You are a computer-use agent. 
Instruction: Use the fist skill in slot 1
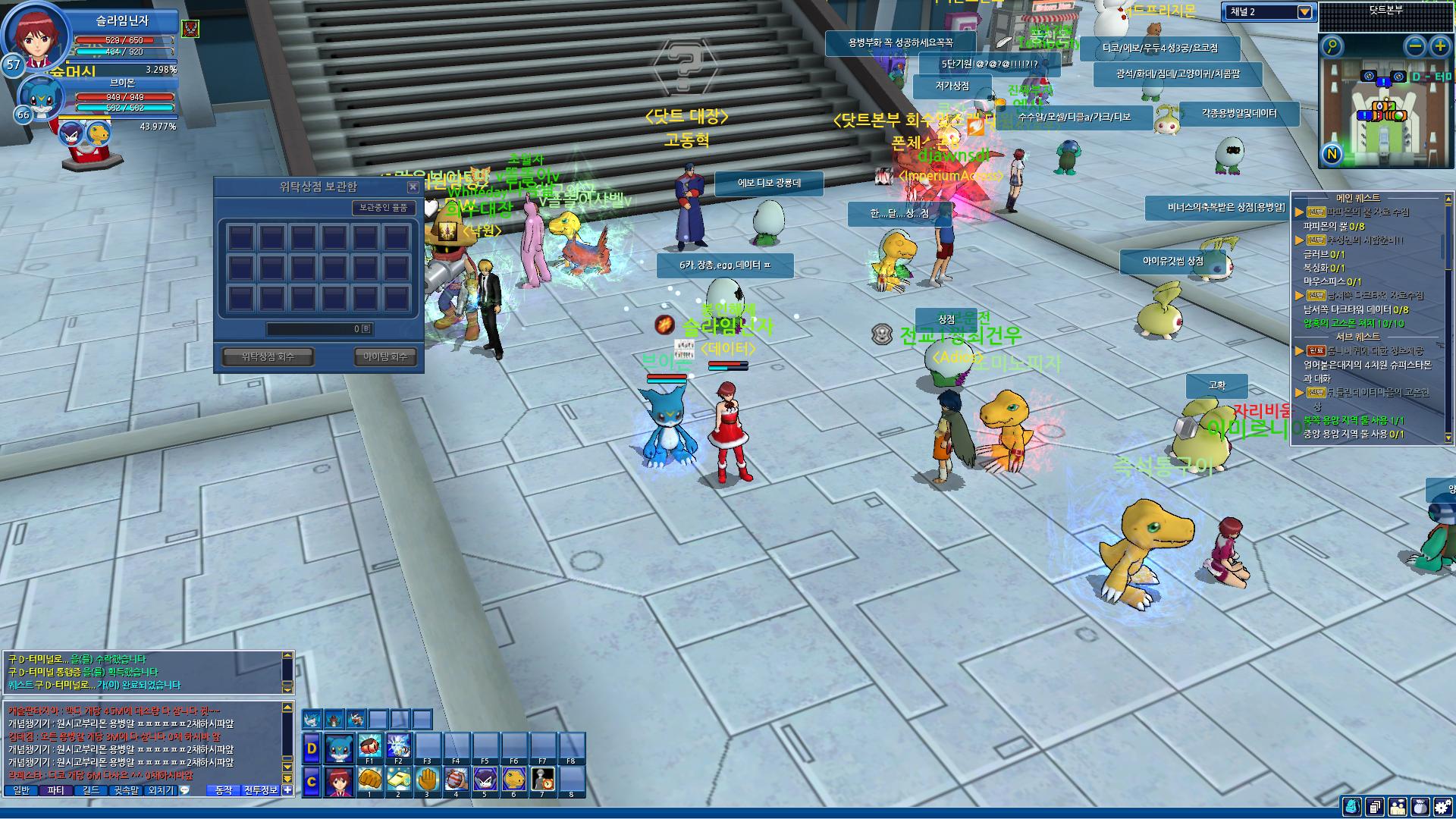click(369, 780)
